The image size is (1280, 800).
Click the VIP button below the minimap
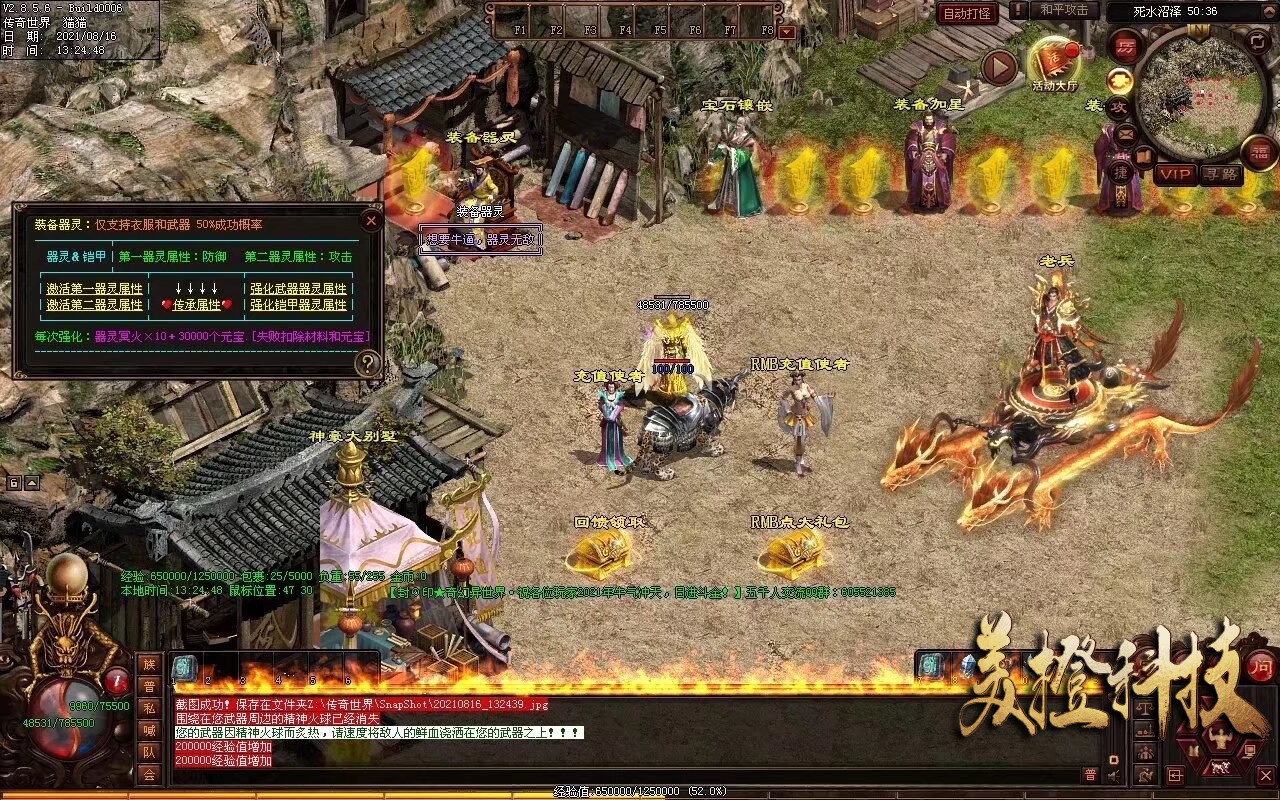point(1175,174)
